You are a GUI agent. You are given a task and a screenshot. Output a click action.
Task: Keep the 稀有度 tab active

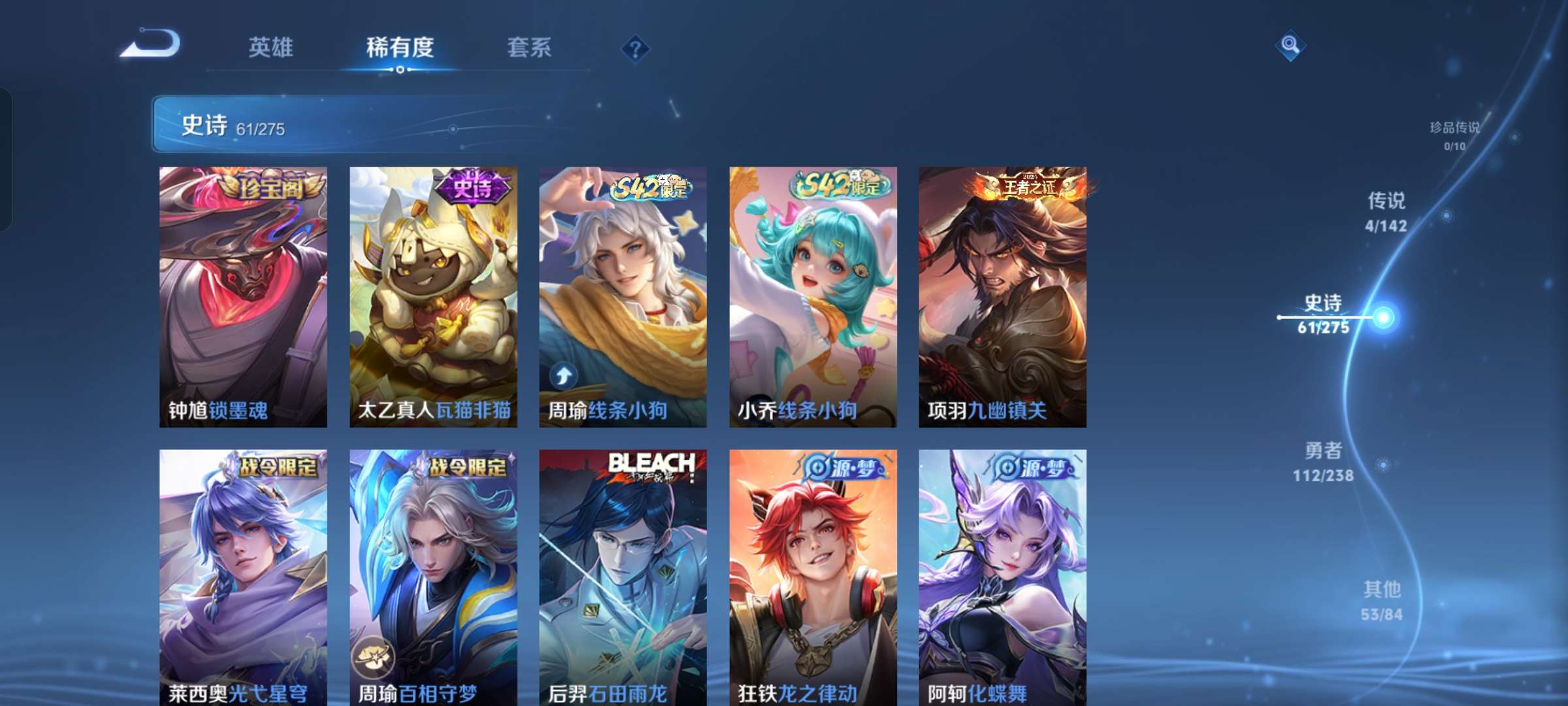click(x=400, y=46)
